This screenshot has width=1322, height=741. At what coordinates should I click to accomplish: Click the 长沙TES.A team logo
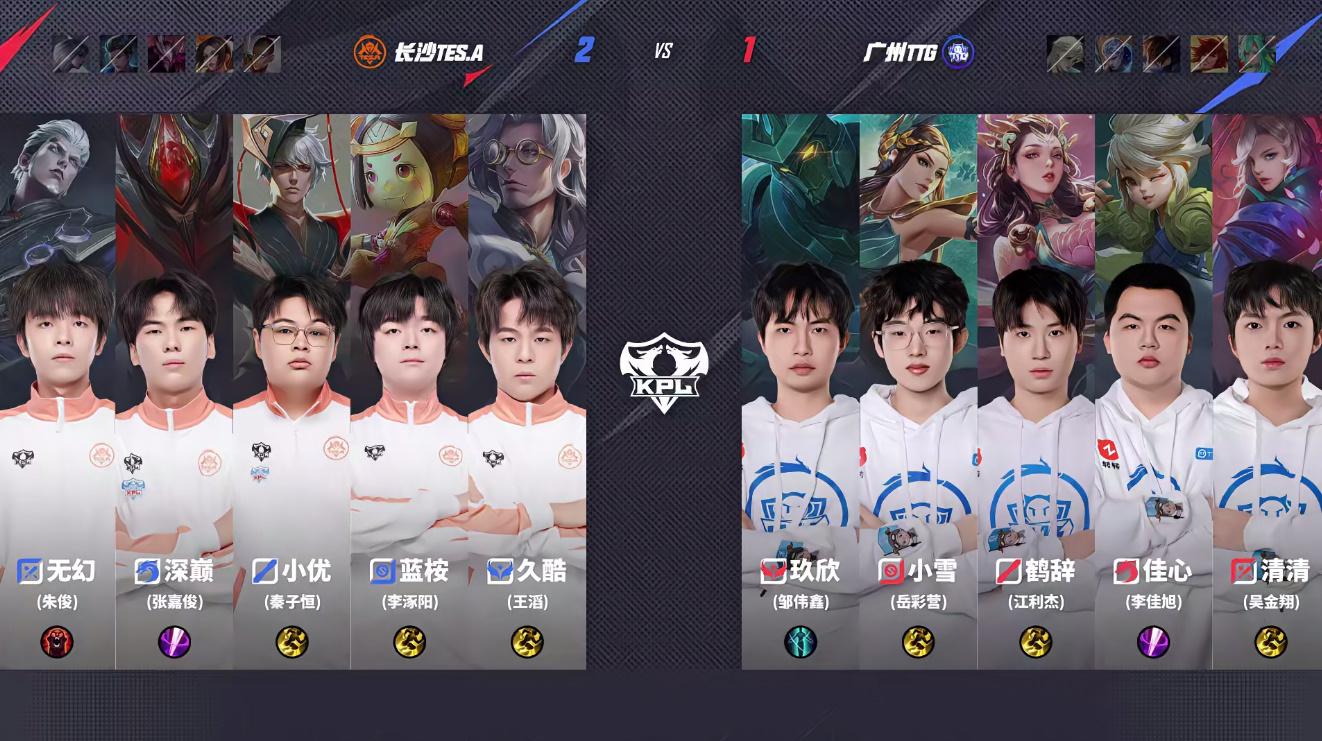(370, 52)
